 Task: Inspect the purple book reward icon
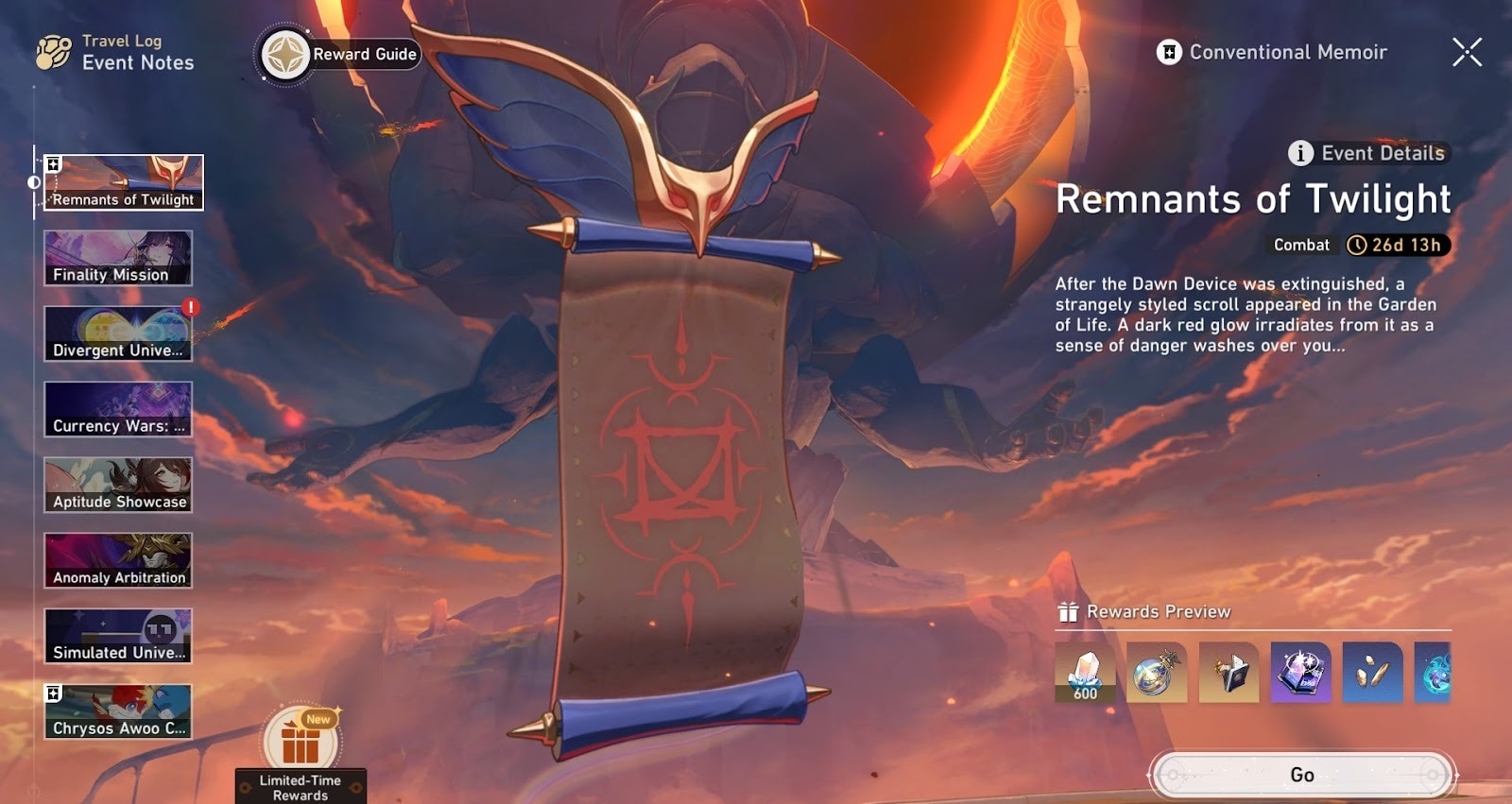point(1300,673)
